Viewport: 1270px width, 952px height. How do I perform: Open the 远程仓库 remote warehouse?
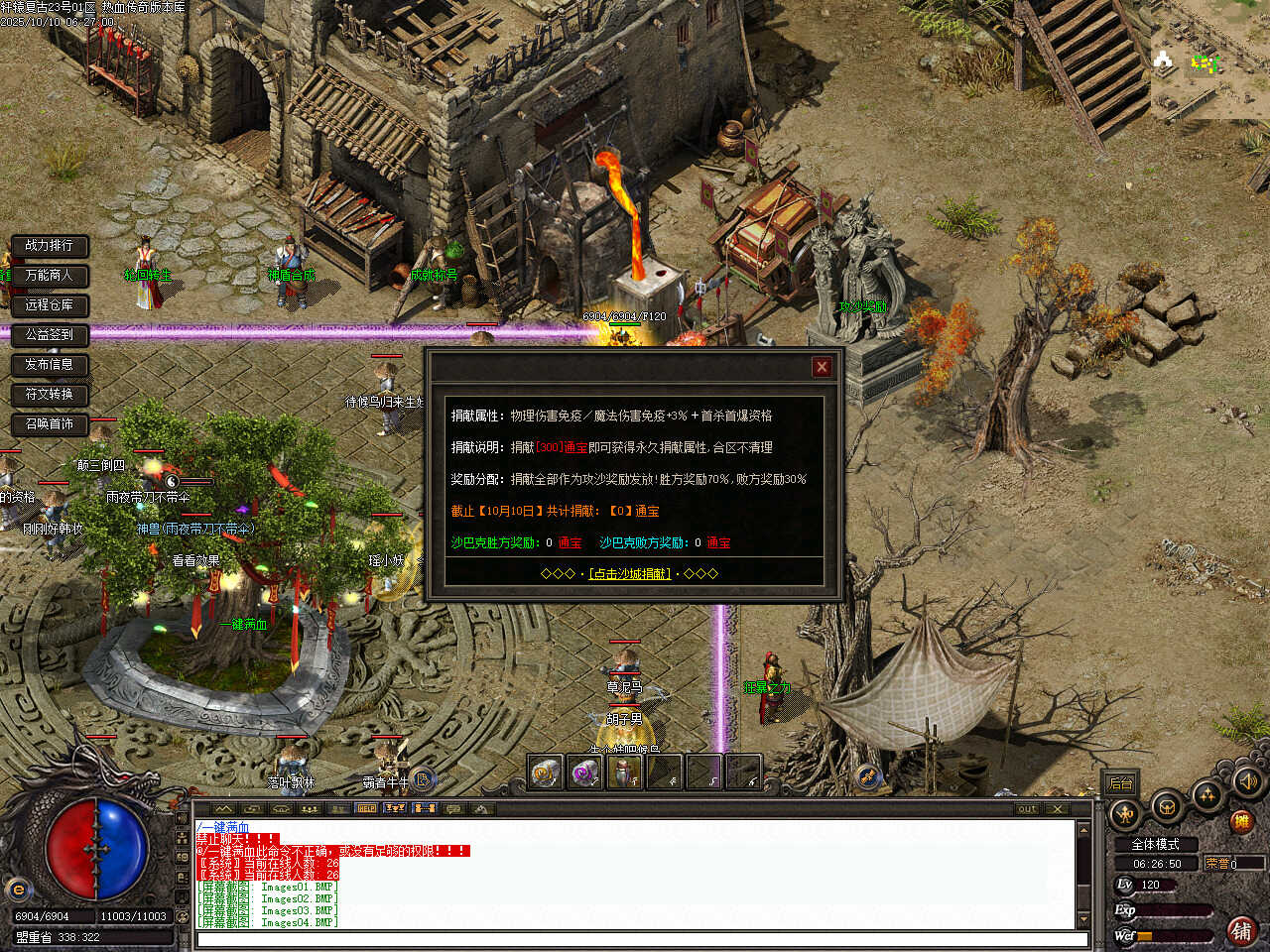coord(50,304)
